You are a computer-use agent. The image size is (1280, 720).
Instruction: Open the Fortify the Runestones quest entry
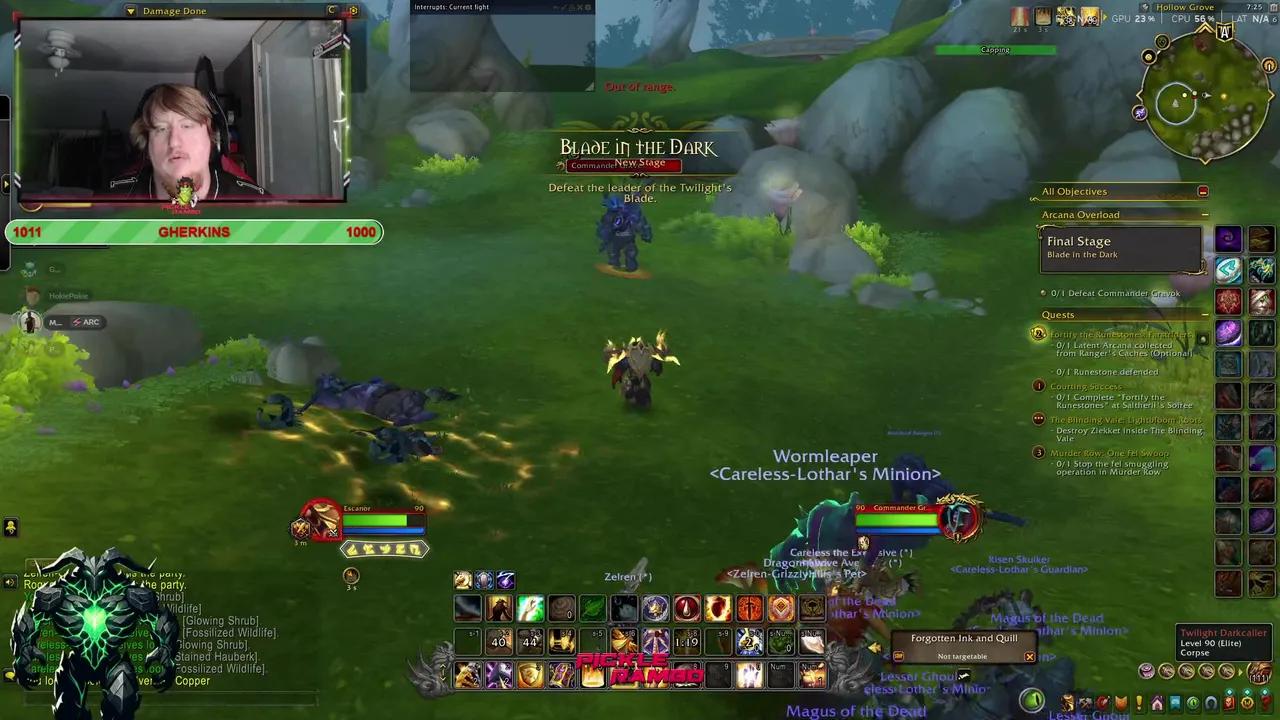1120,335
